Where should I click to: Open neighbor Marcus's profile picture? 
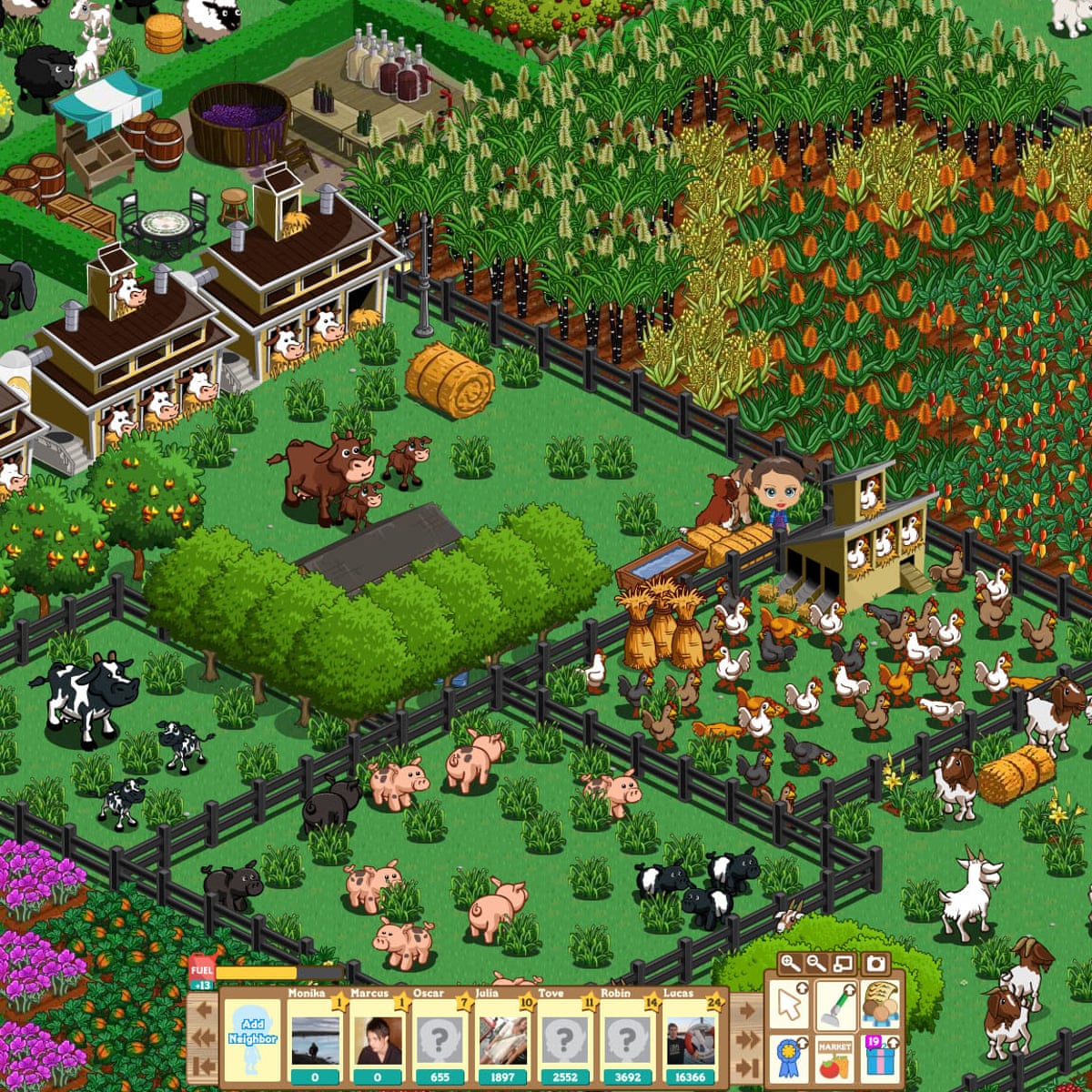click(x=379, y=1039)
